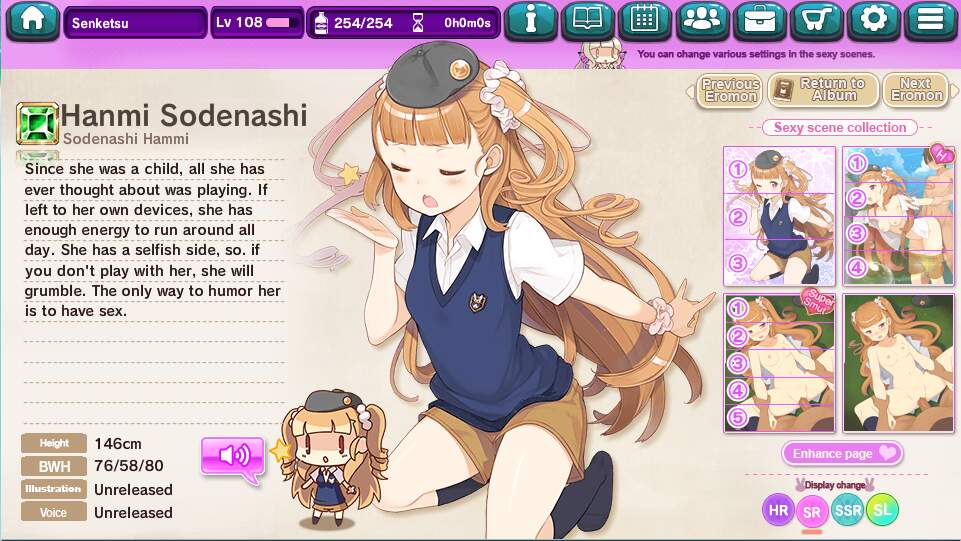Image resolution: width=961 pixels, height=541 pixels.
Task: Open the book icon menu
Action: point(587,20)
